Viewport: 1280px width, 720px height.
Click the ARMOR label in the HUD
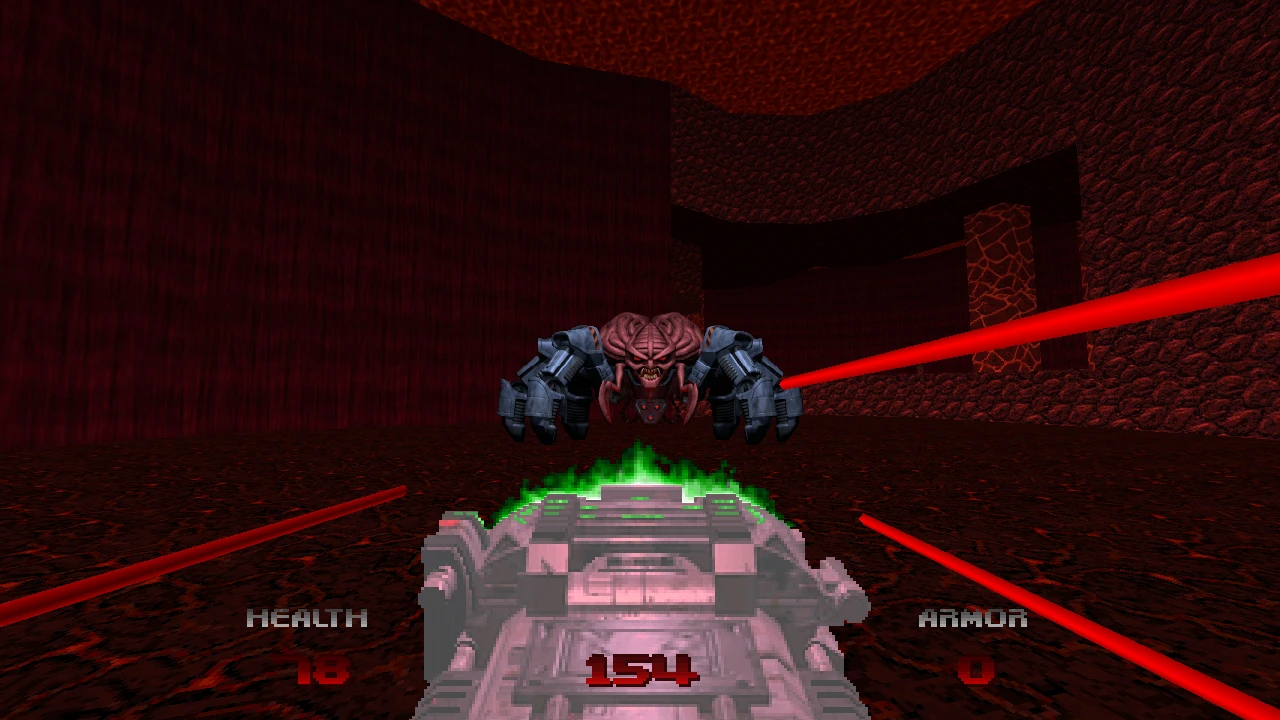(972, 618)
